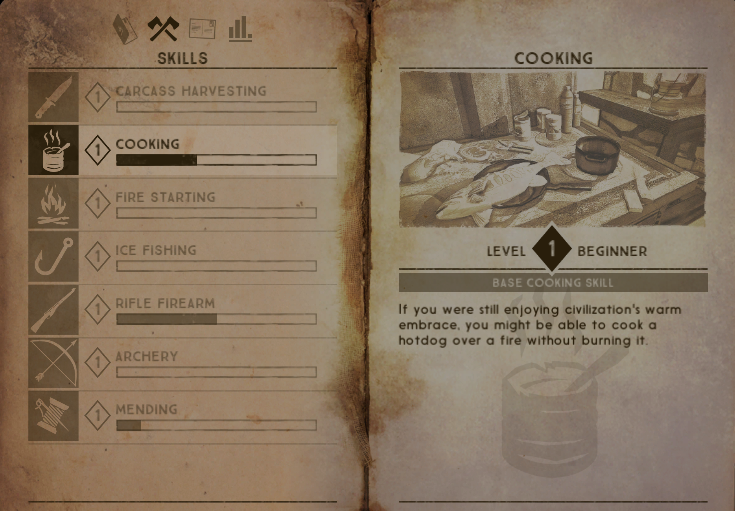This screenshot has width=735, height=511.
Task: Open the Ice Fishing skill entry
Action: (x=183, y=256)
